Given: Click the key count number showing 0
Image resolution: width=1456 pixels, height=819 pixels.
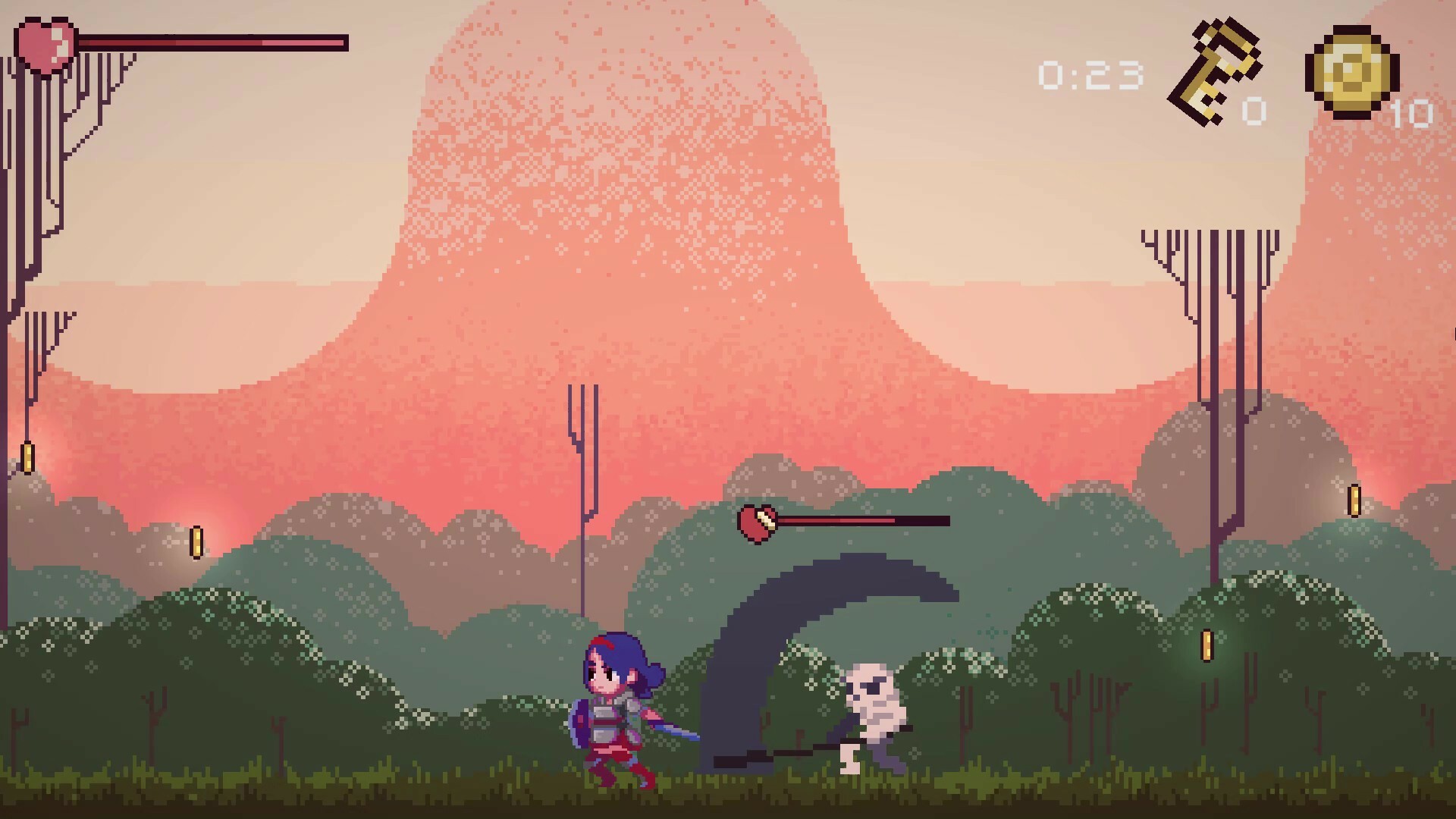Looking at the screenshot, I should click(1255, 111).
